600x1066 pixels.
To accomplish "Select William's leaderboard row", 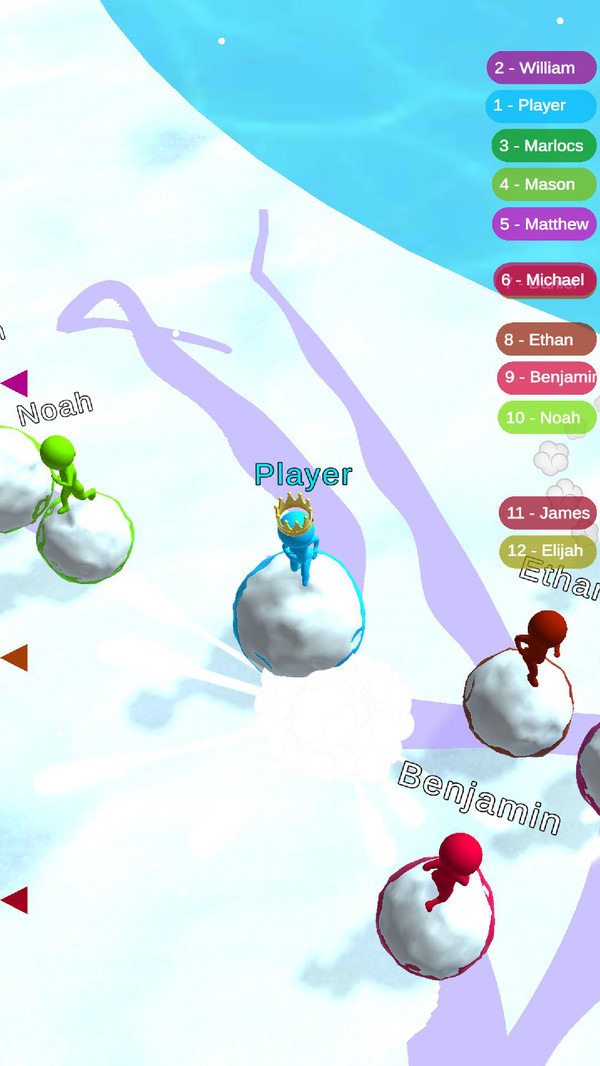I will (x=540, y=68).
